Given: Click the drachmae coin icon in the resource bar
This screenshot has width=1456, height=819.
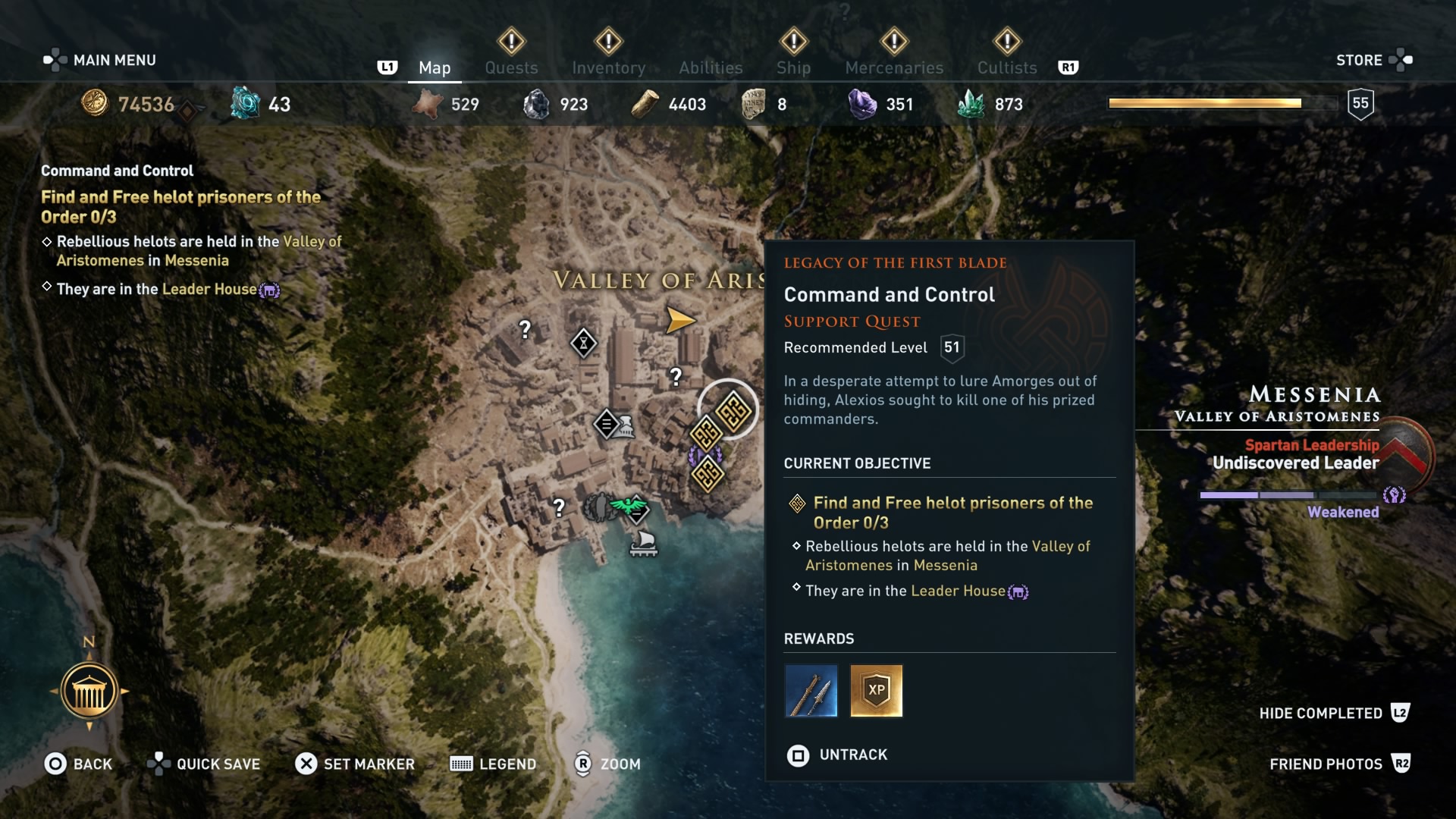Looking at the screenshot, I should [96, 104].
